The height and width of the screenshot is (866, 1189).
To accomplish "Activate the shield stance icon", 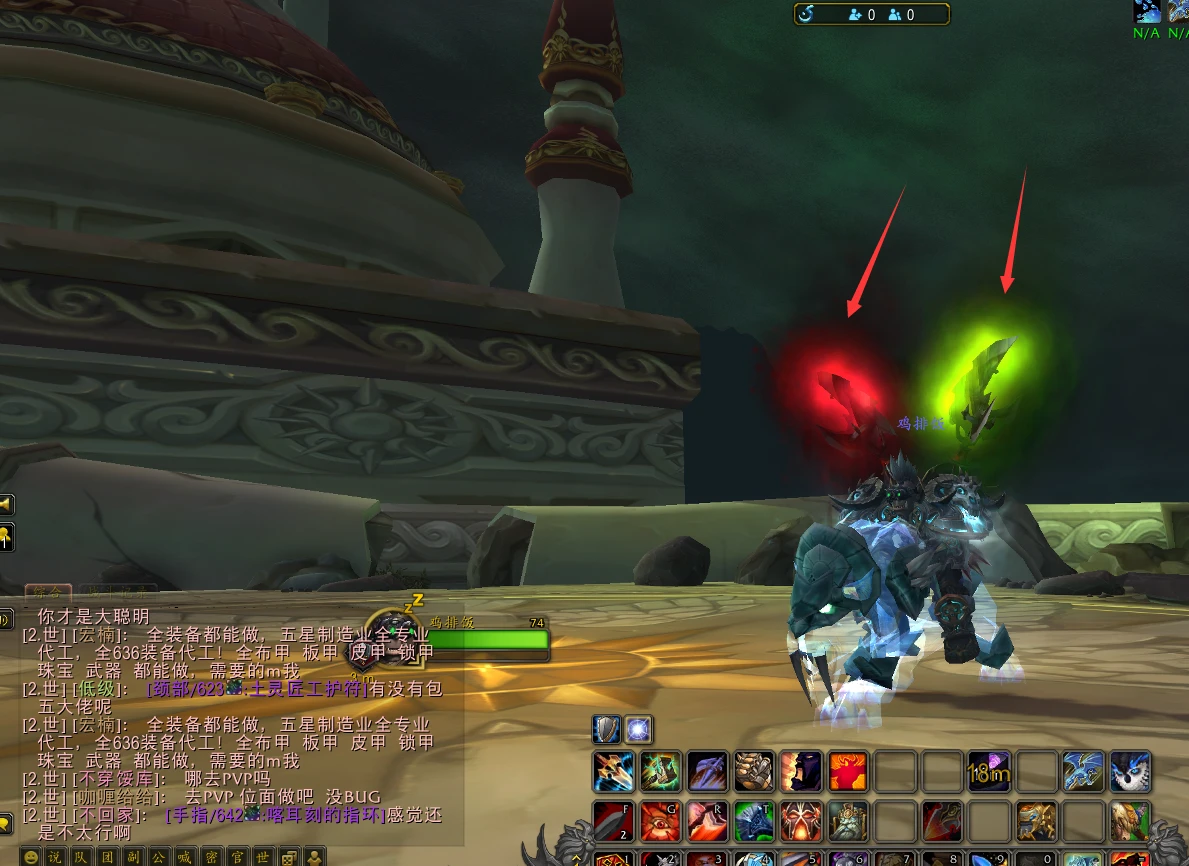I will point(607,729).
